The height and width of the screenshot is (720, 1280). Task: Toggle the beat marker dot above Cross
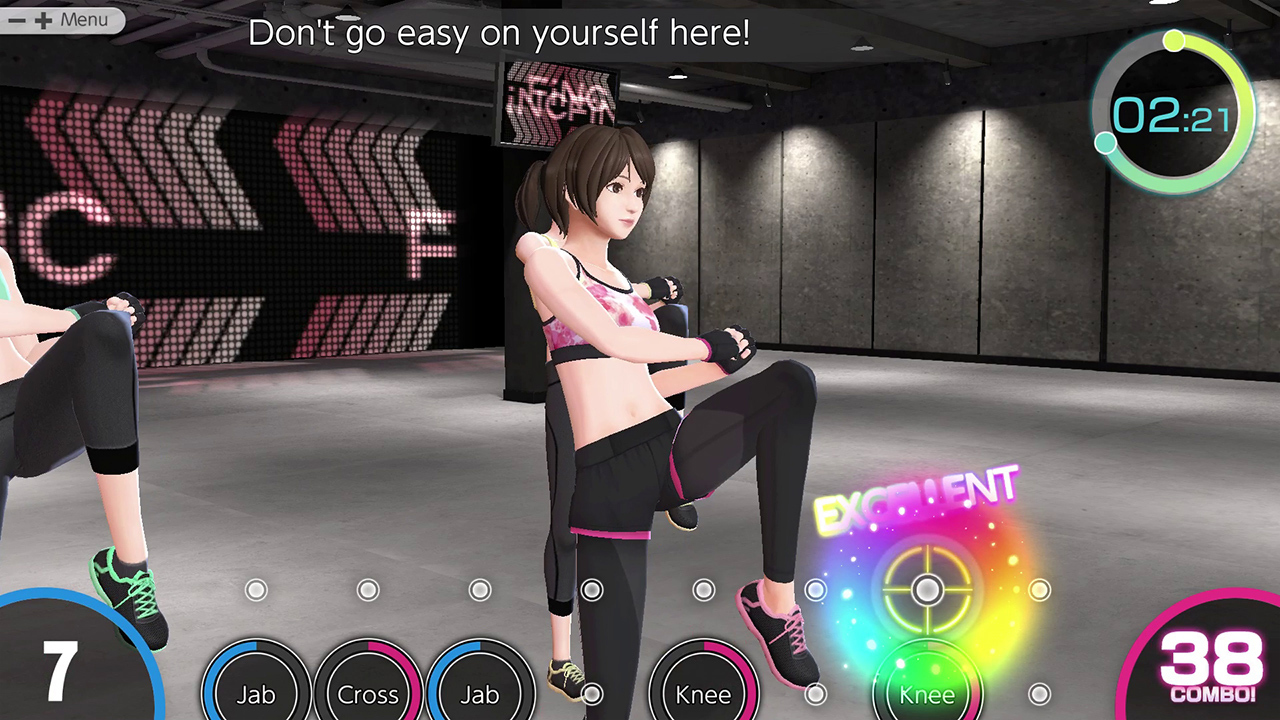coord(367,591)
